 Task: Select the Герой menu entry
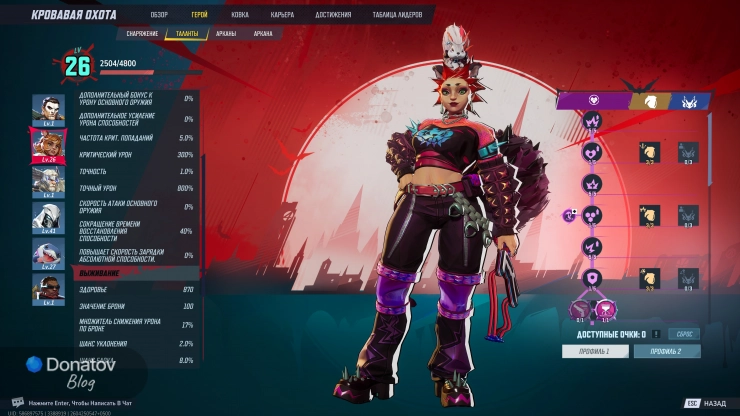coord(200,15)
